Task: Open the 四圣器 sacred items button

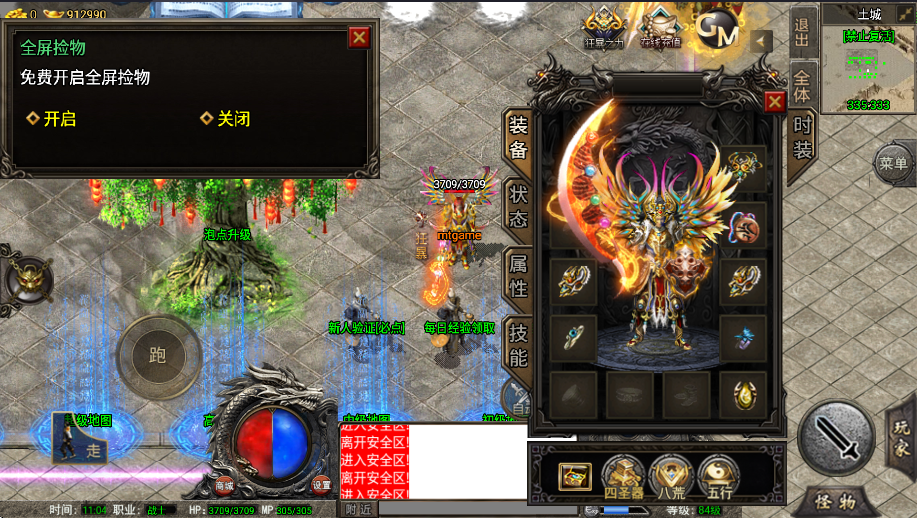Action: coord(622,476)
